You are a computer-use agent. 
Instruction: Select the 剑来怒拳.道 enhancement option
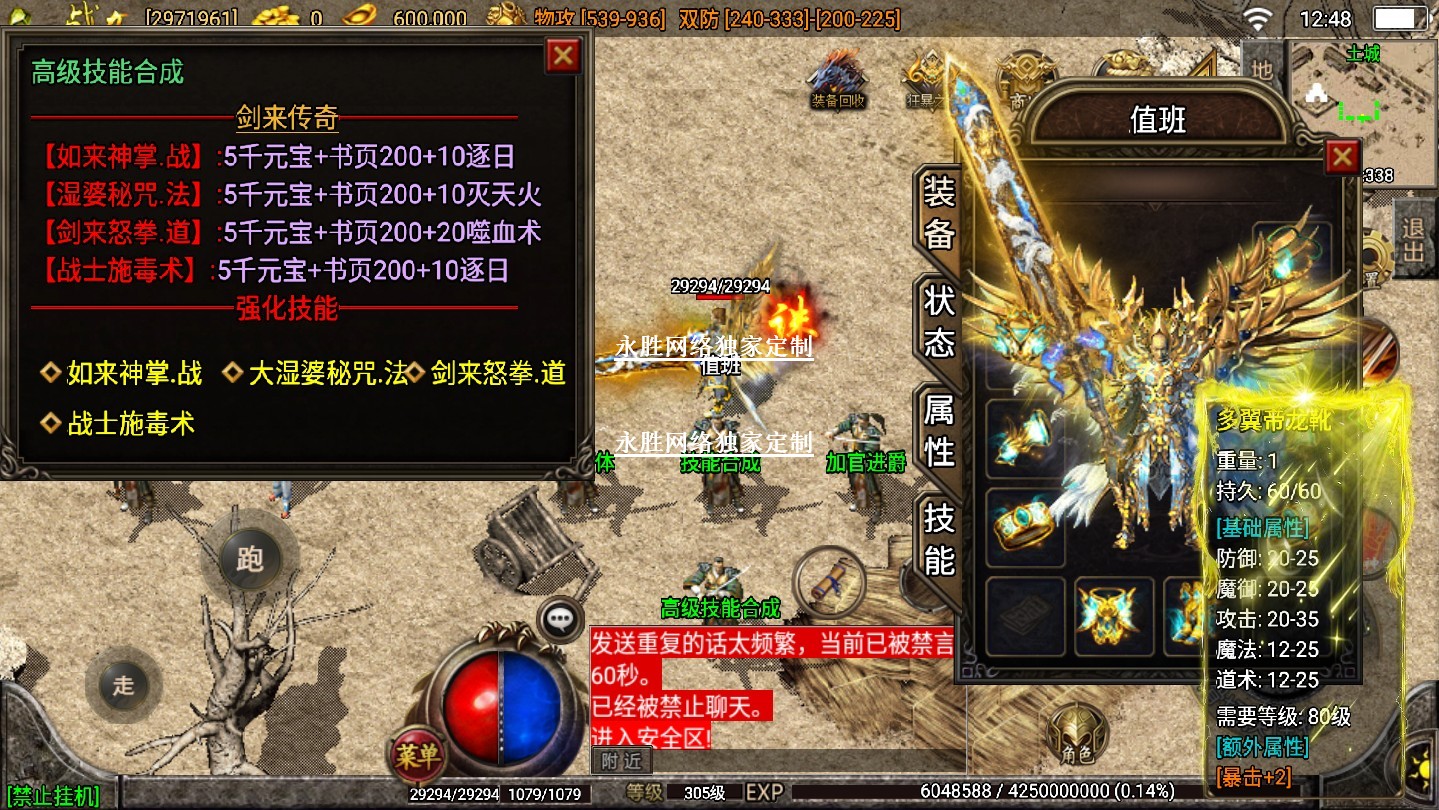click(x=487, y=374)
